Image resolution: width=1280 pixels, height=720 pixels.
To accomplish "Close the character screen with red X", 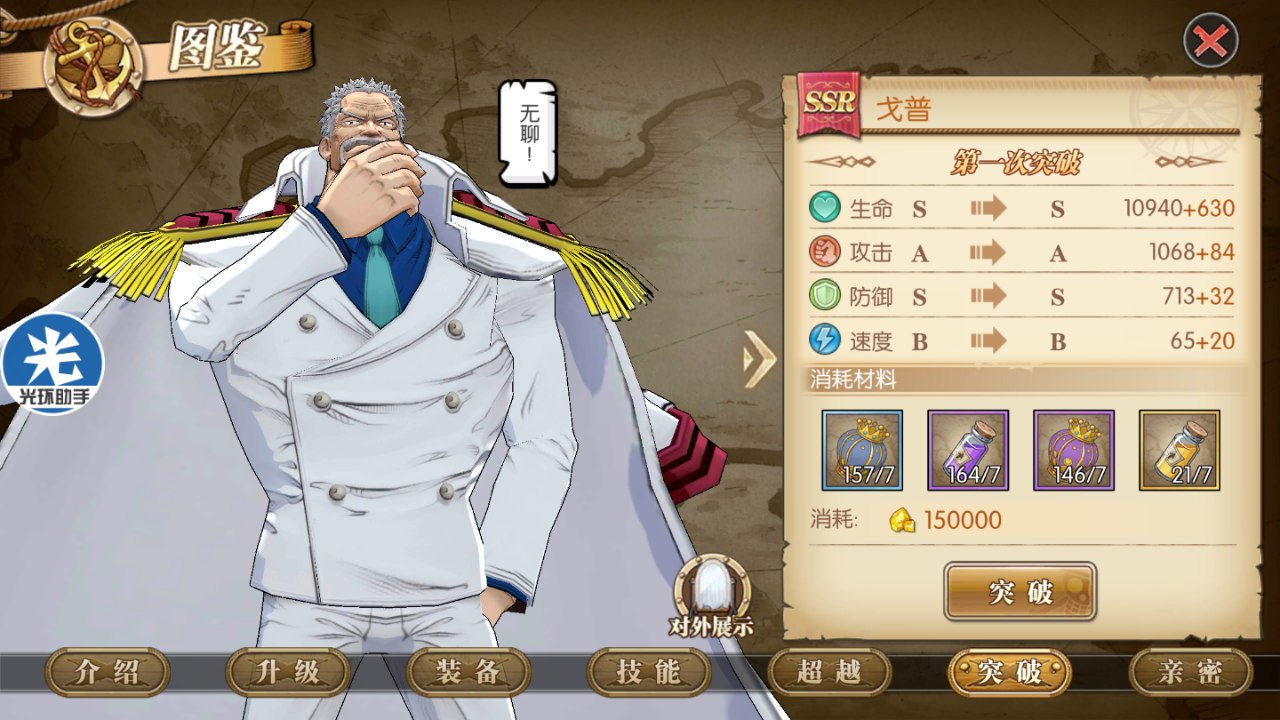I will point(1211,41).
